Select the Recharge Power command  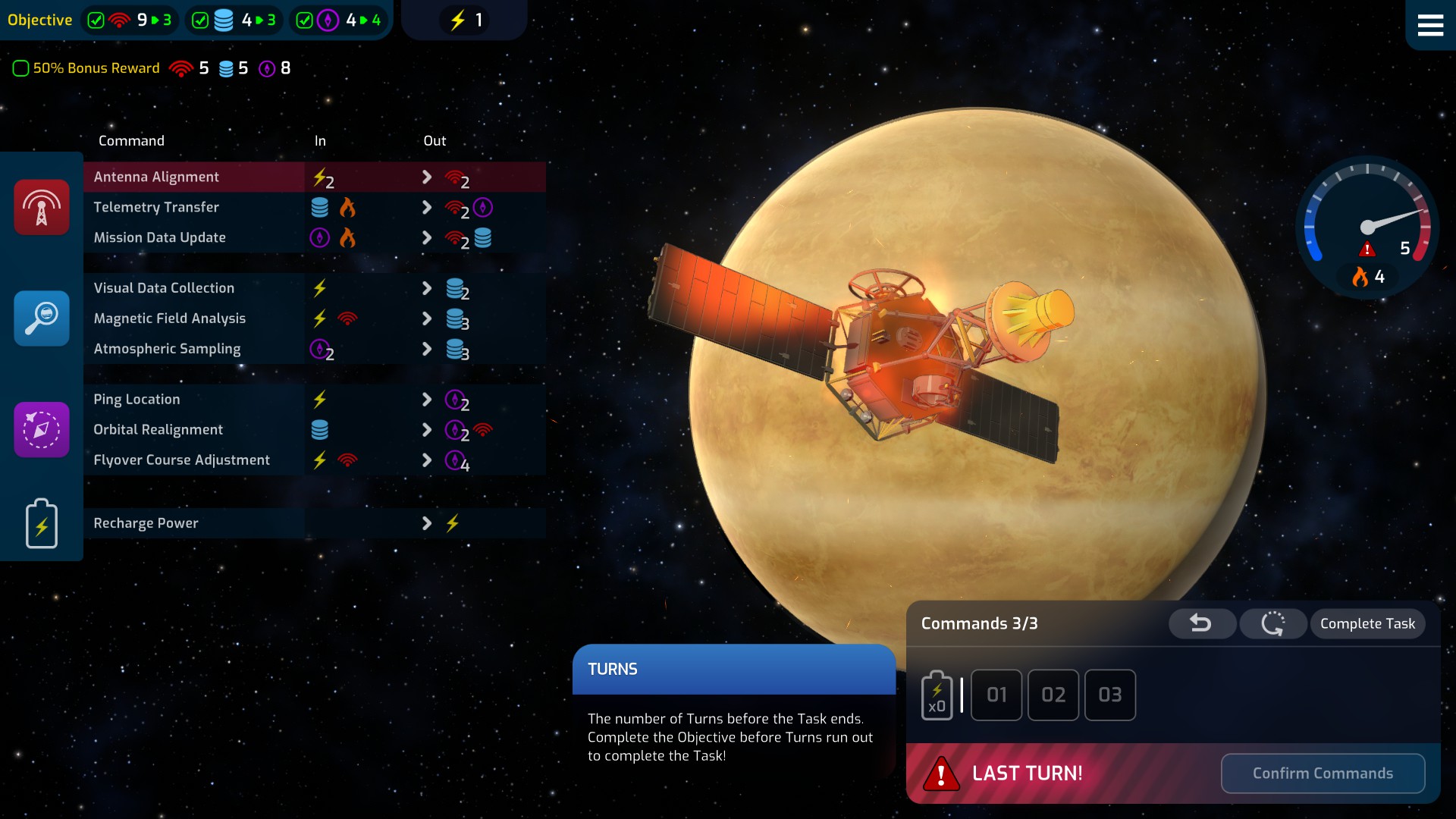[x=146, y=523]
